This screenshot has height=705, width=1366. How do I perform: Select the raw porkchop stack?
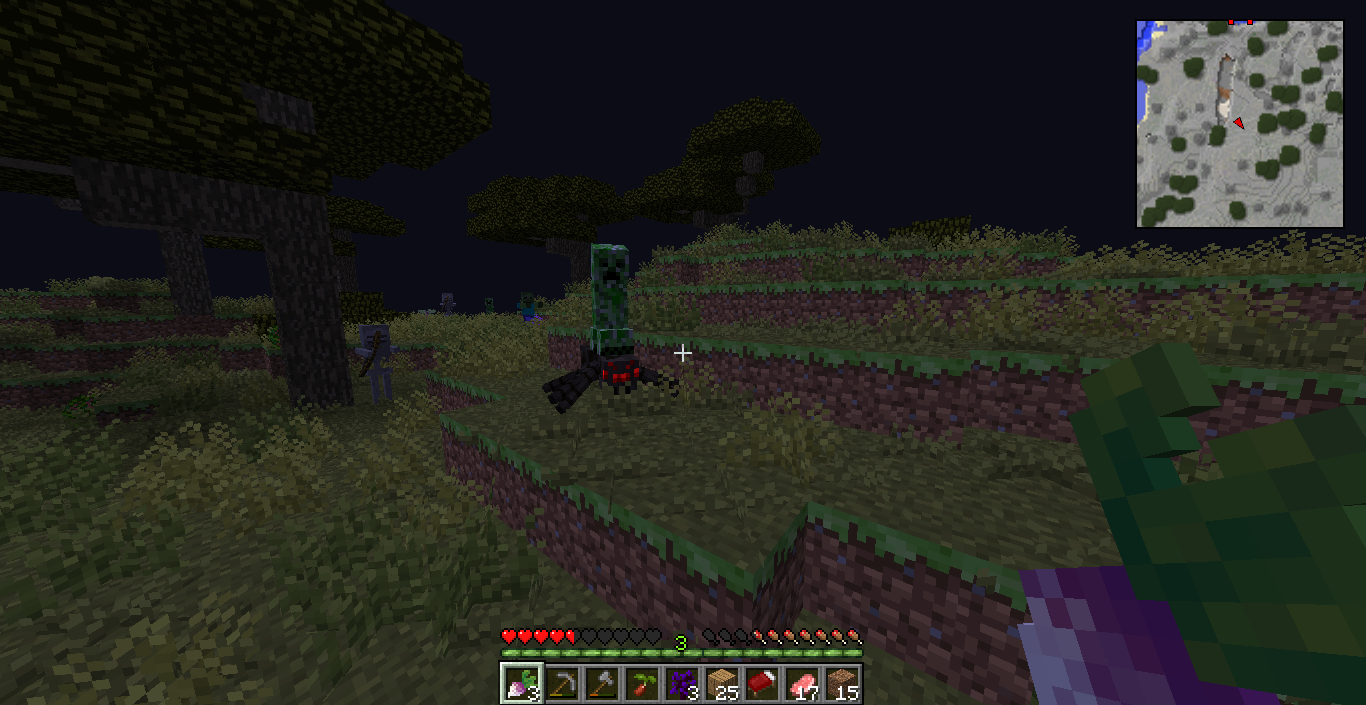pos(801,684)
